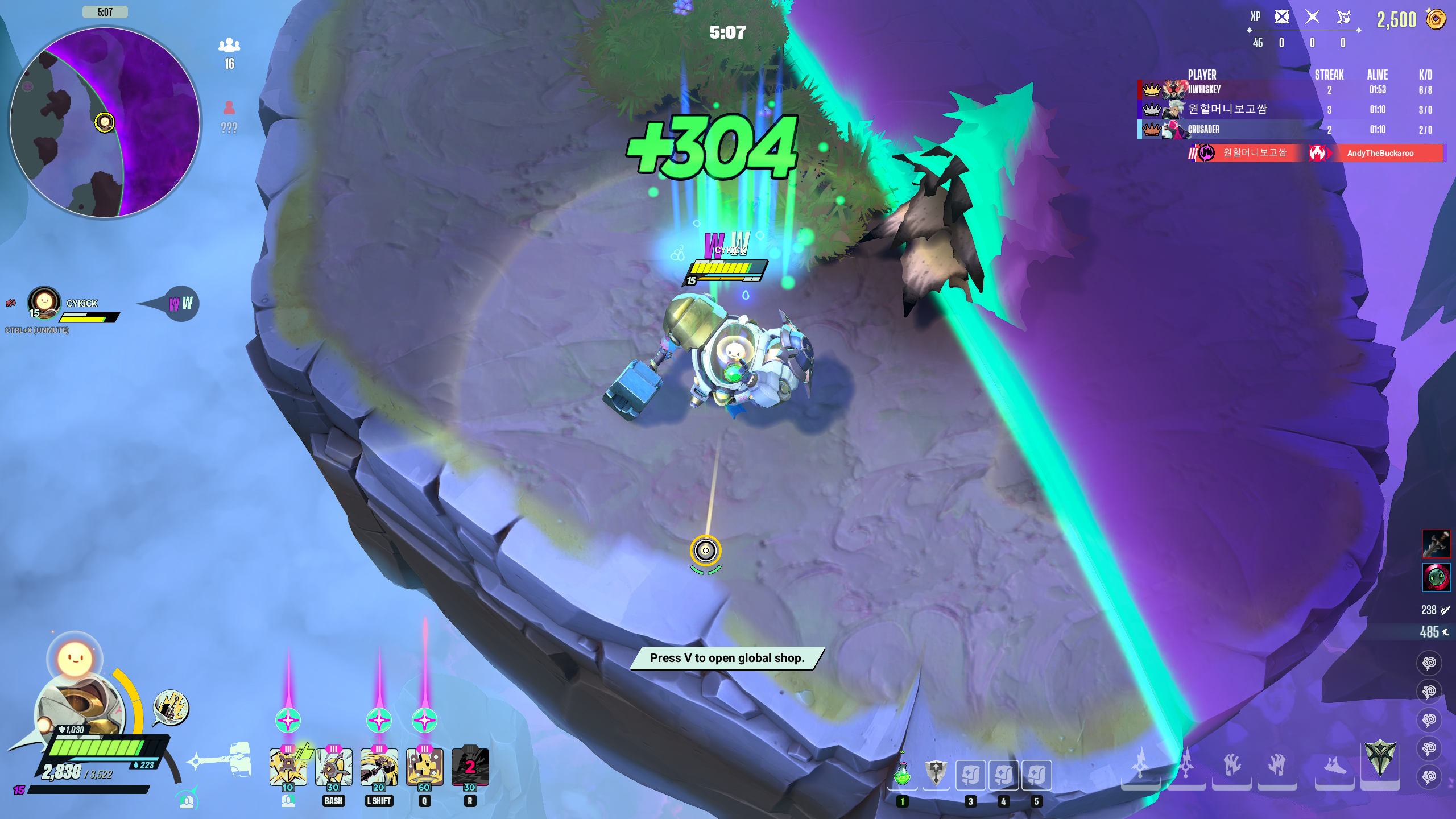Open the circular minimap
This screenshot has height=819, width=1456.
pyautogui.click(x=105, y=122)
